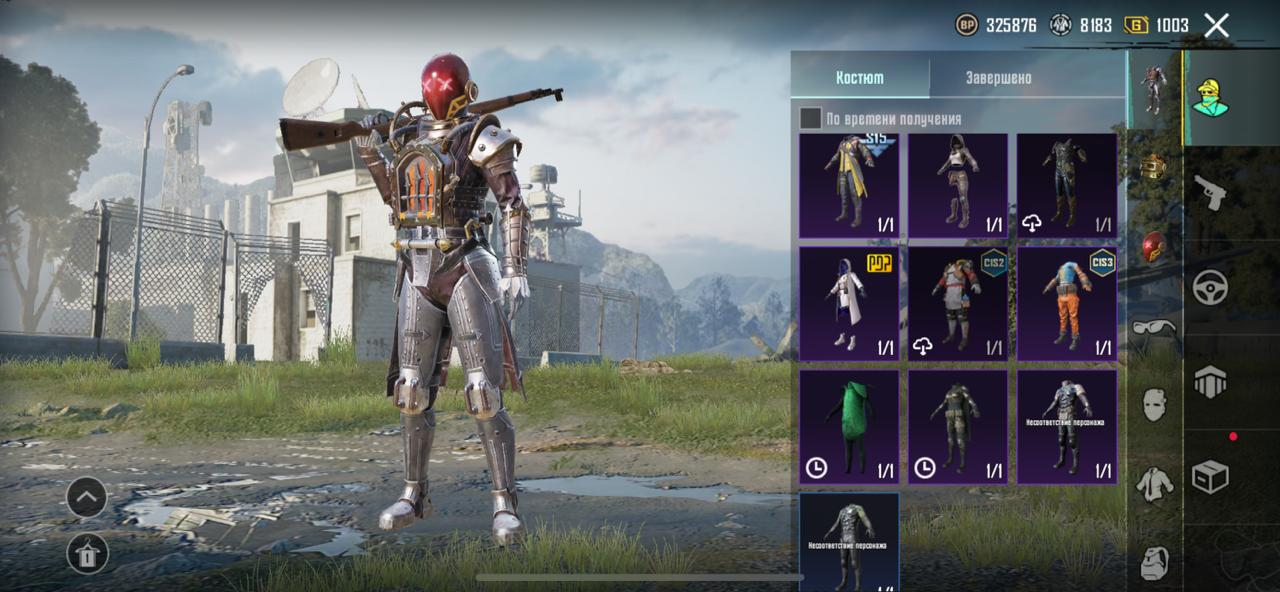Select the character category with green mask

1210,97
